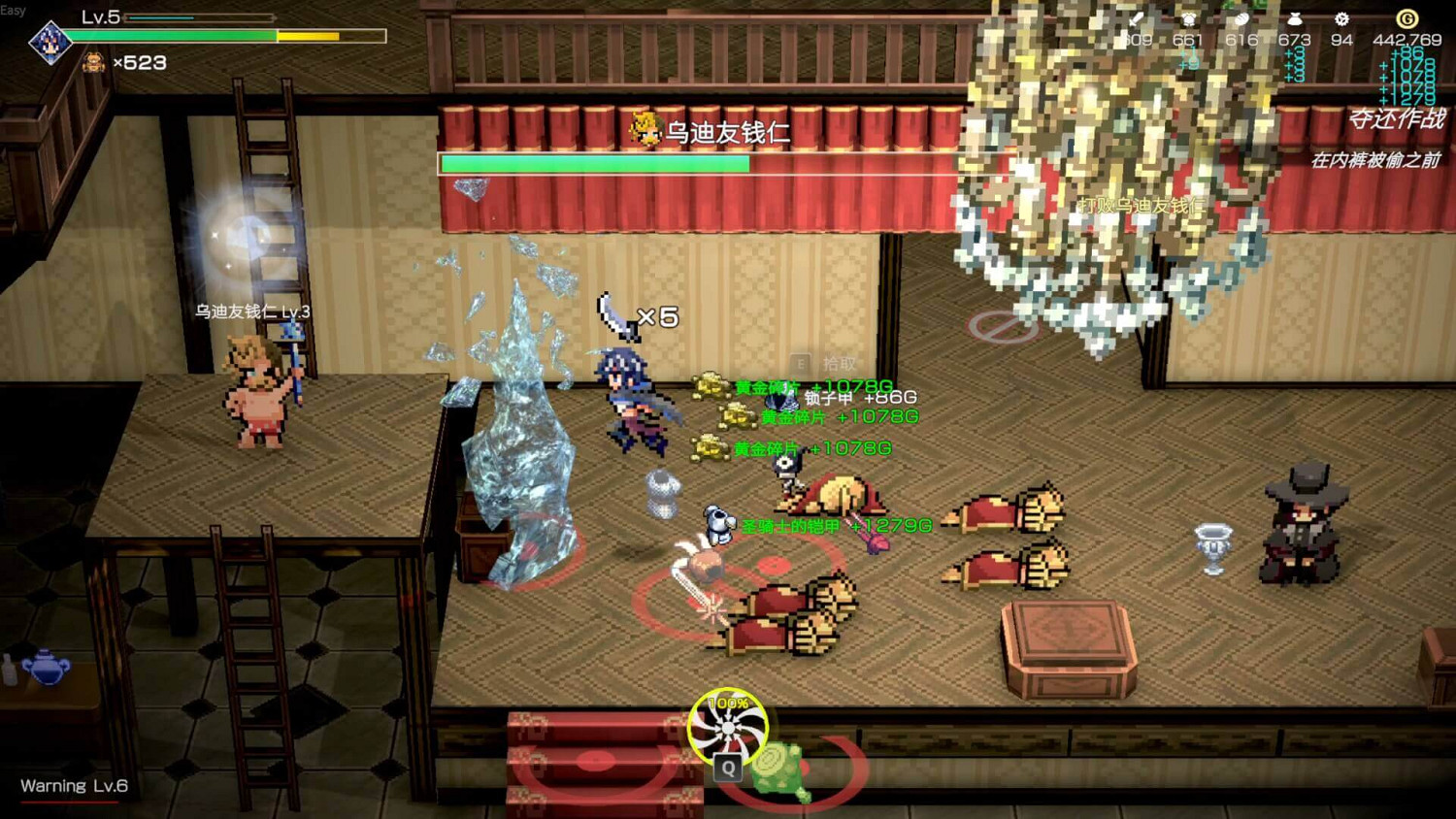Click the Easy difficulty label
The height and width of the screenshot is (819, 1456).
(x=15, y=8)
